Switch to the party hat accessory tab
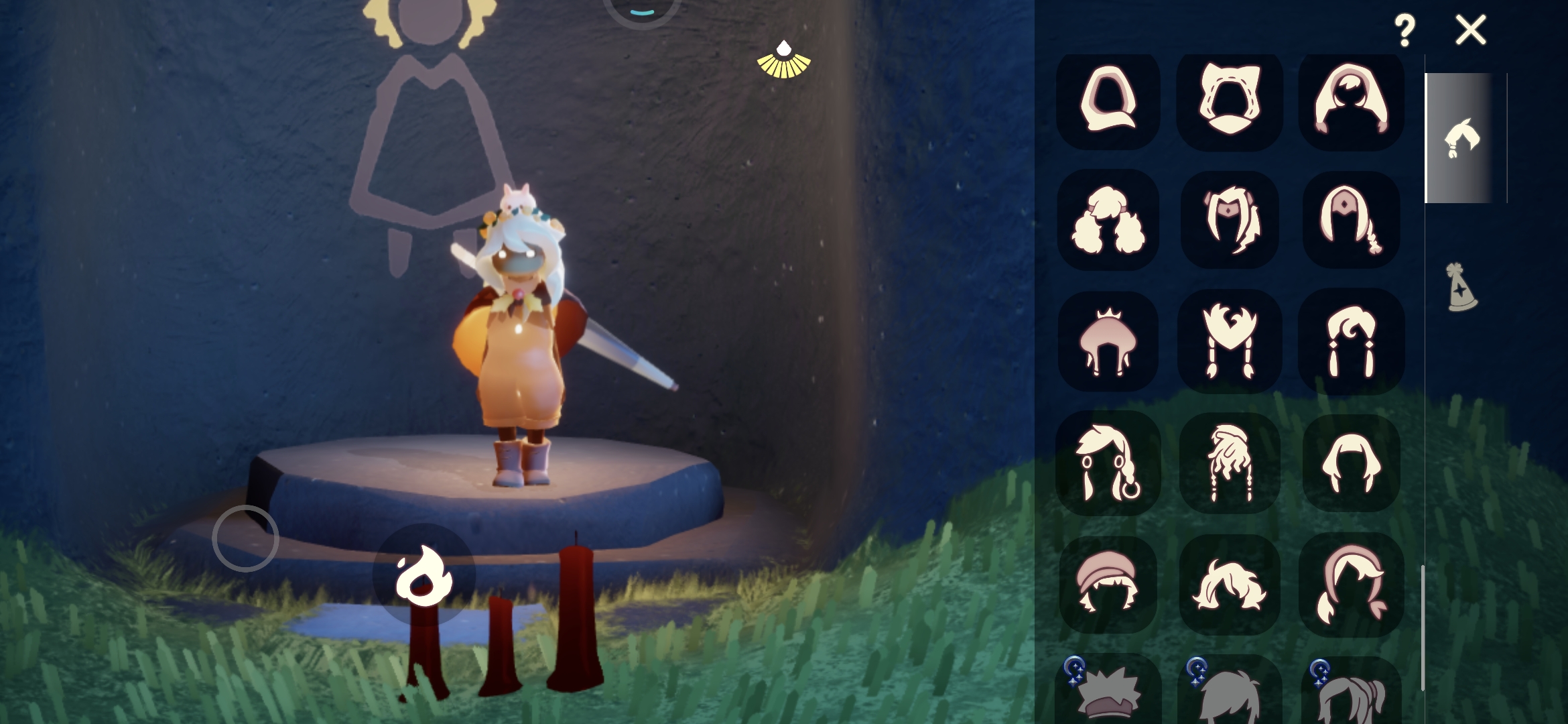 click(x=1461, y=288)
